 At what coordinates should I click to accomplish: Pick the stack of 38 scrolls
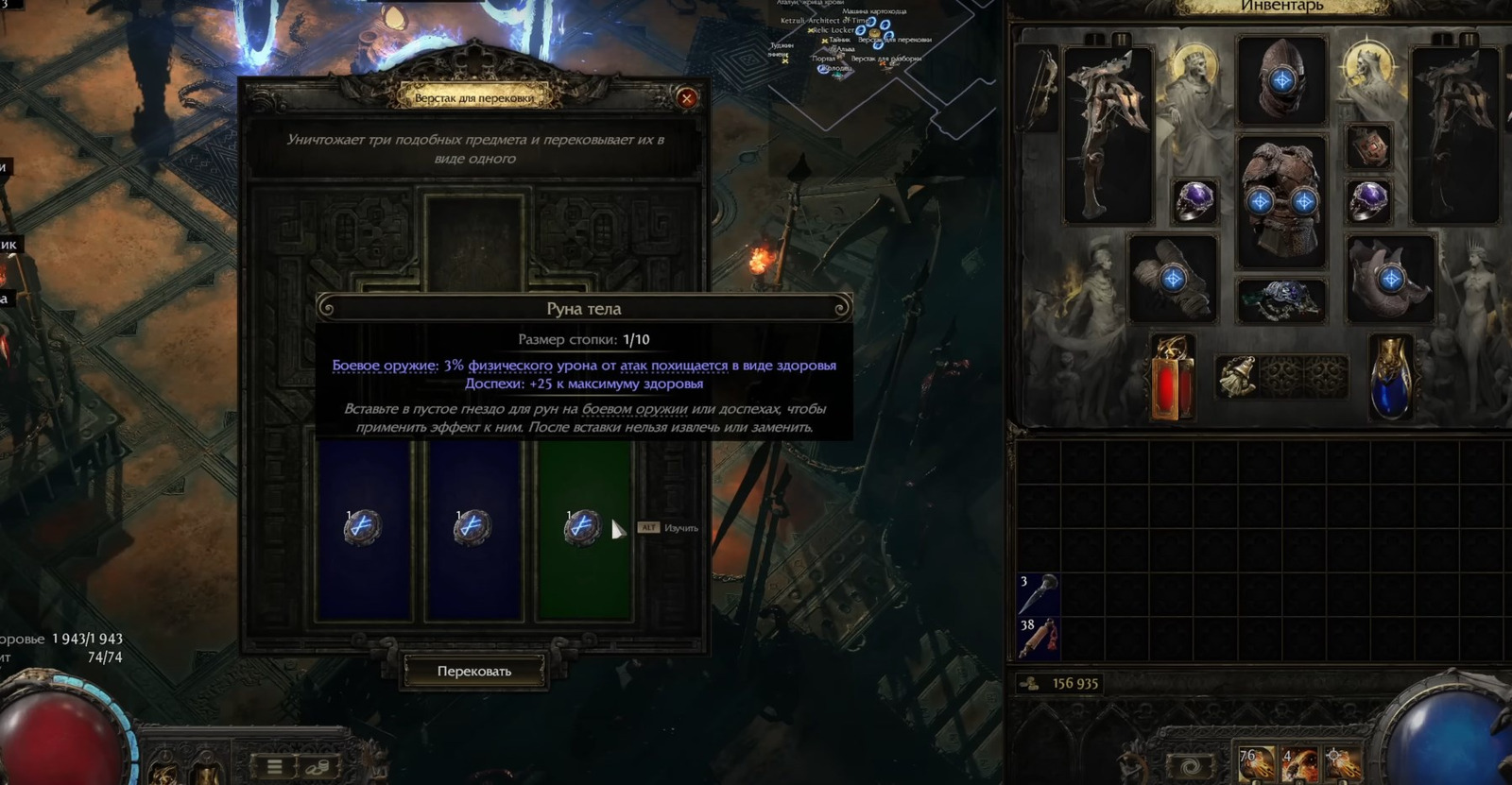[x=1038, y=638]
